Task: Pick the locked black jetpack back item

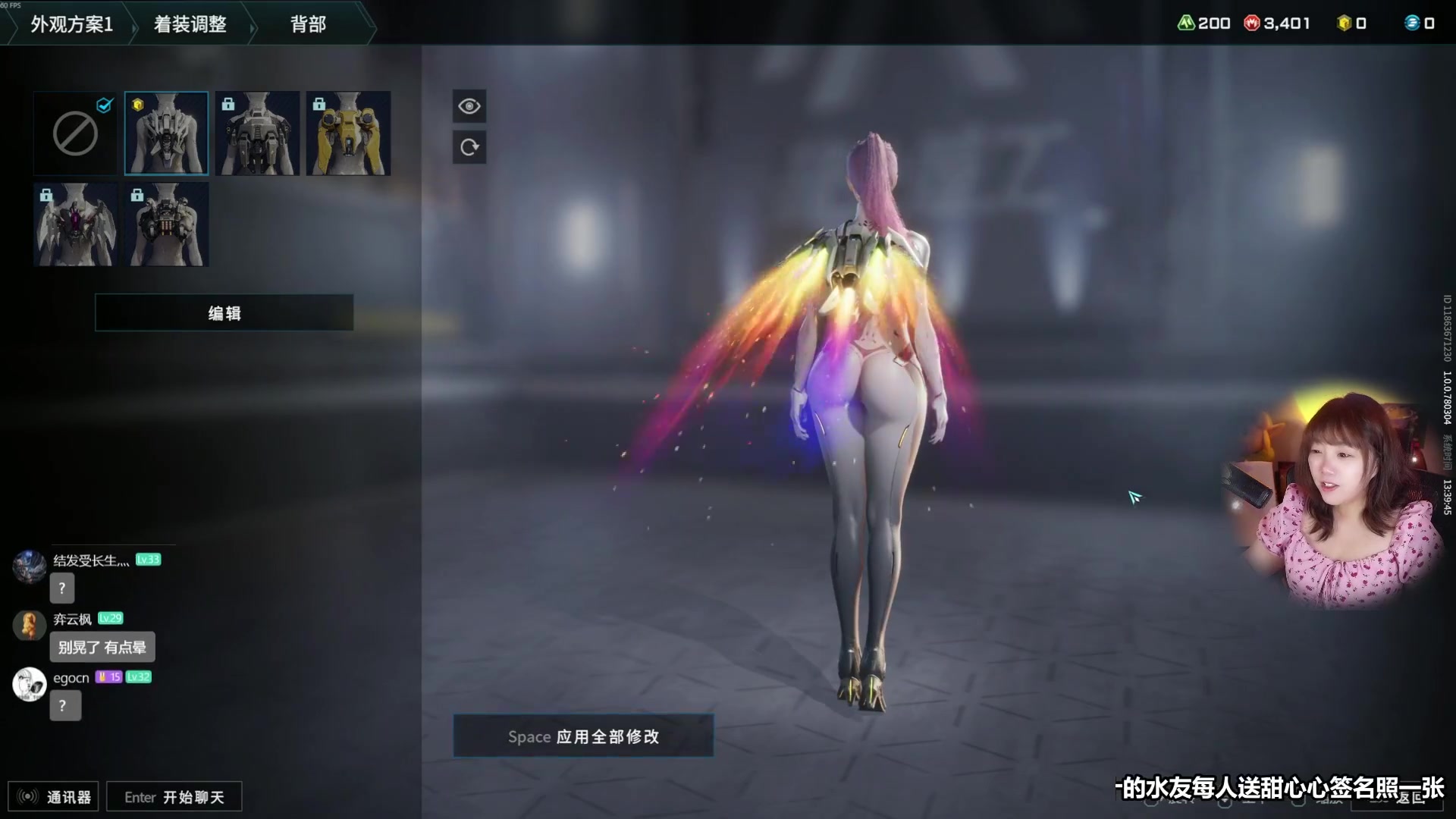Action: click(x=257, y=133)
